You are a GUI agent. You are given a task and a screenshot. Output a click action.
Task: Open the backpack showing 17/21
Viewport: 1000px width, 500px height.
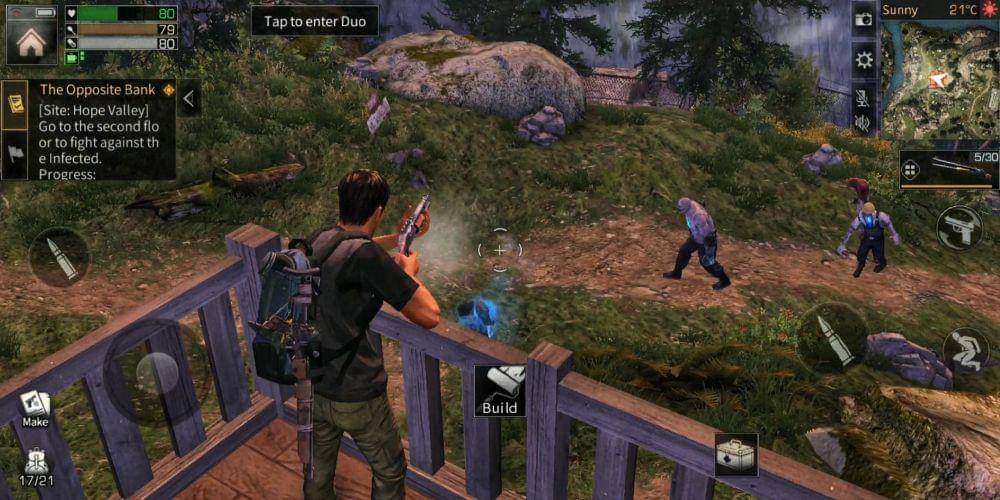35,464
